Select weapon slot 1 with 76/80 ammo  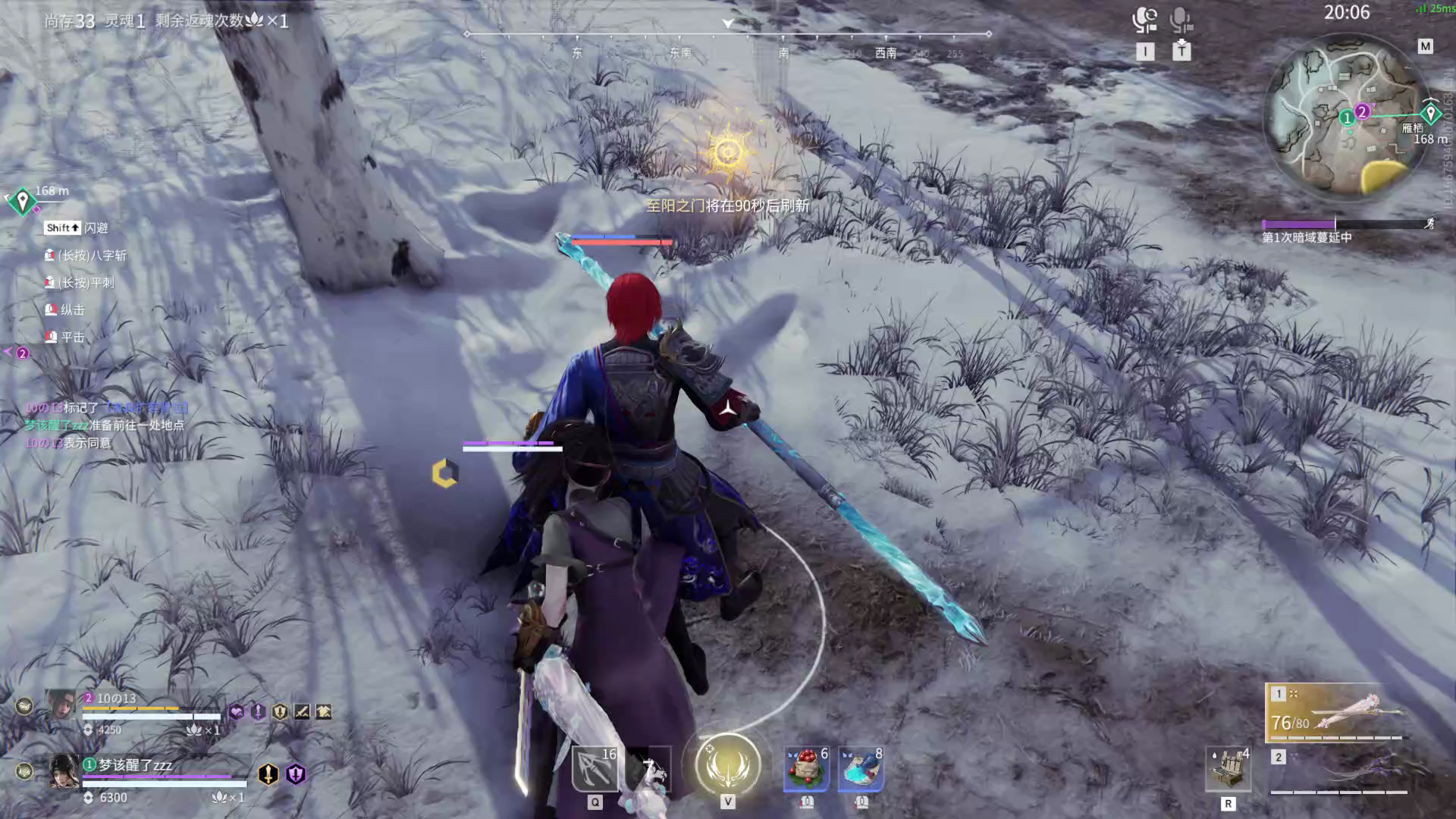click(1336, 714)
